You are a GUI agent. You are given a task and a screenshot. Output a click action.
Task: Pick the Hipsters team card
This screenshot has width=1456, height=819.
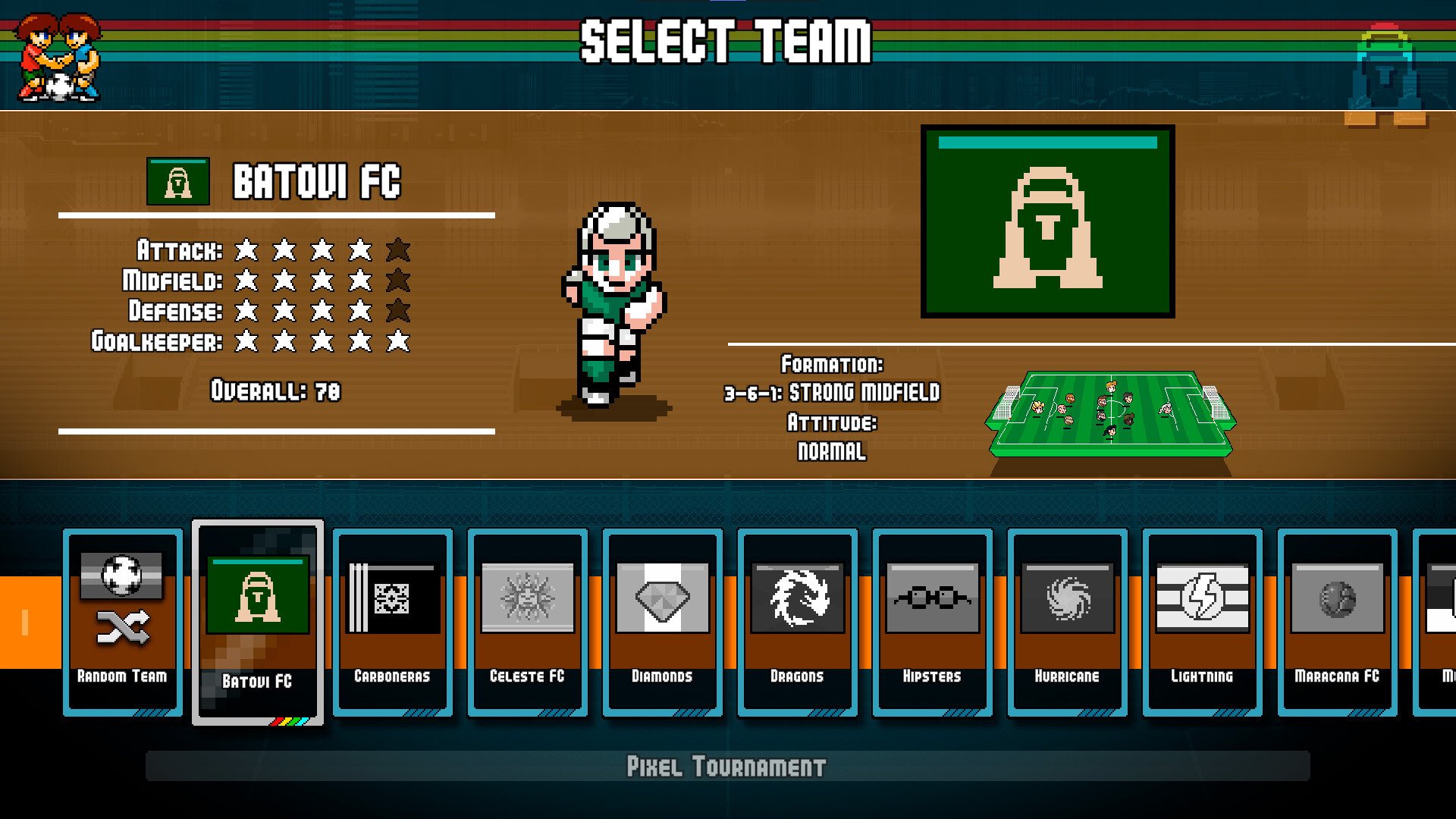(x=933, y=622)
